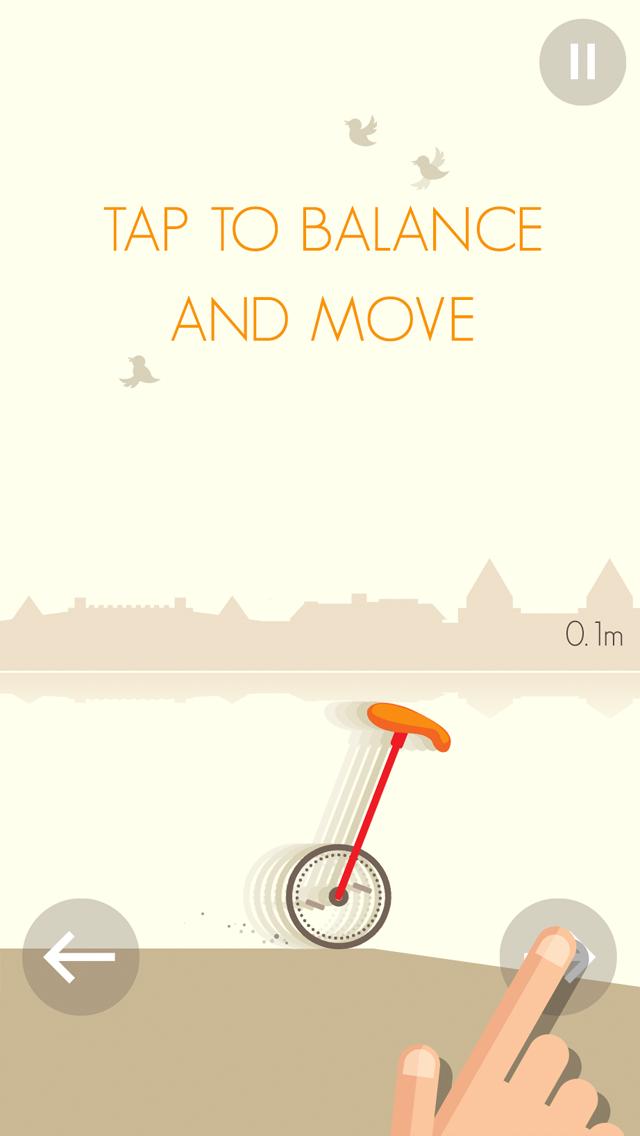The width and height of the screenshot is (640, 1136).
Task: Tap the right arrow balance button
Action: coord(558,957)
